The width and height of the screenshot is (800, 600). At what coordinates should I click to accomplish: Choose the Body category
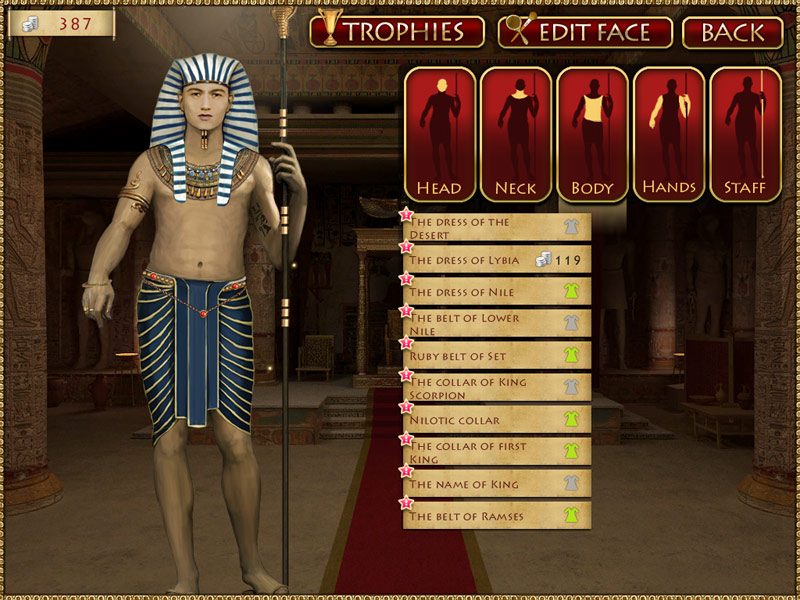592,135
